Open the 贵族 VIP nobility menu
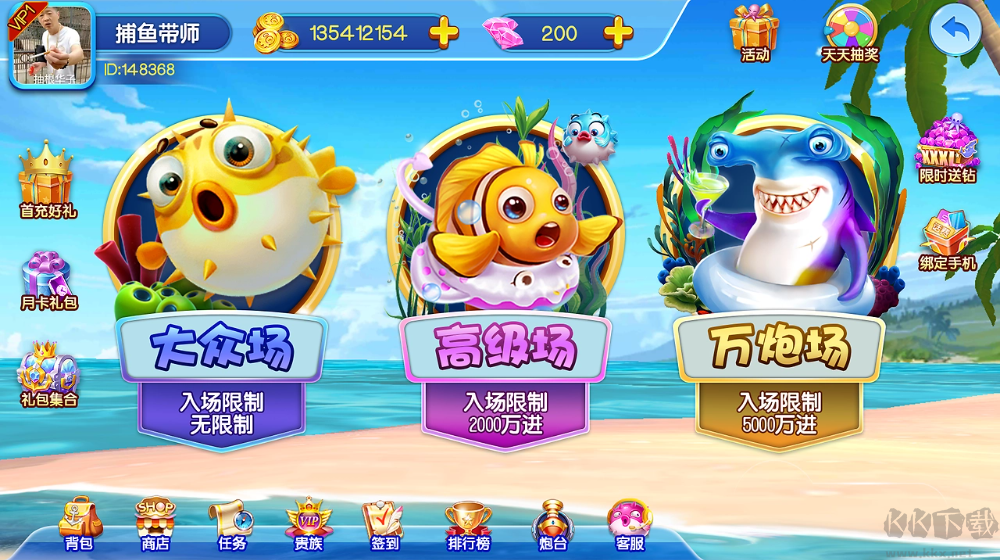1000x560 pixels. (308, 523)
